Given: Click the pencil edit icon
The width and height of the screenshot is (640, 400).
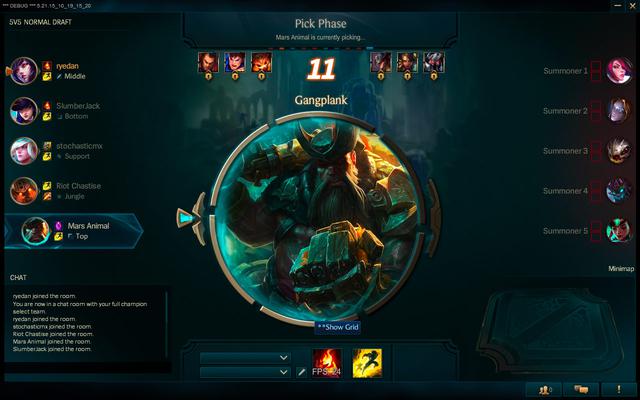Looking at the screenshot, I should (301, 372).
